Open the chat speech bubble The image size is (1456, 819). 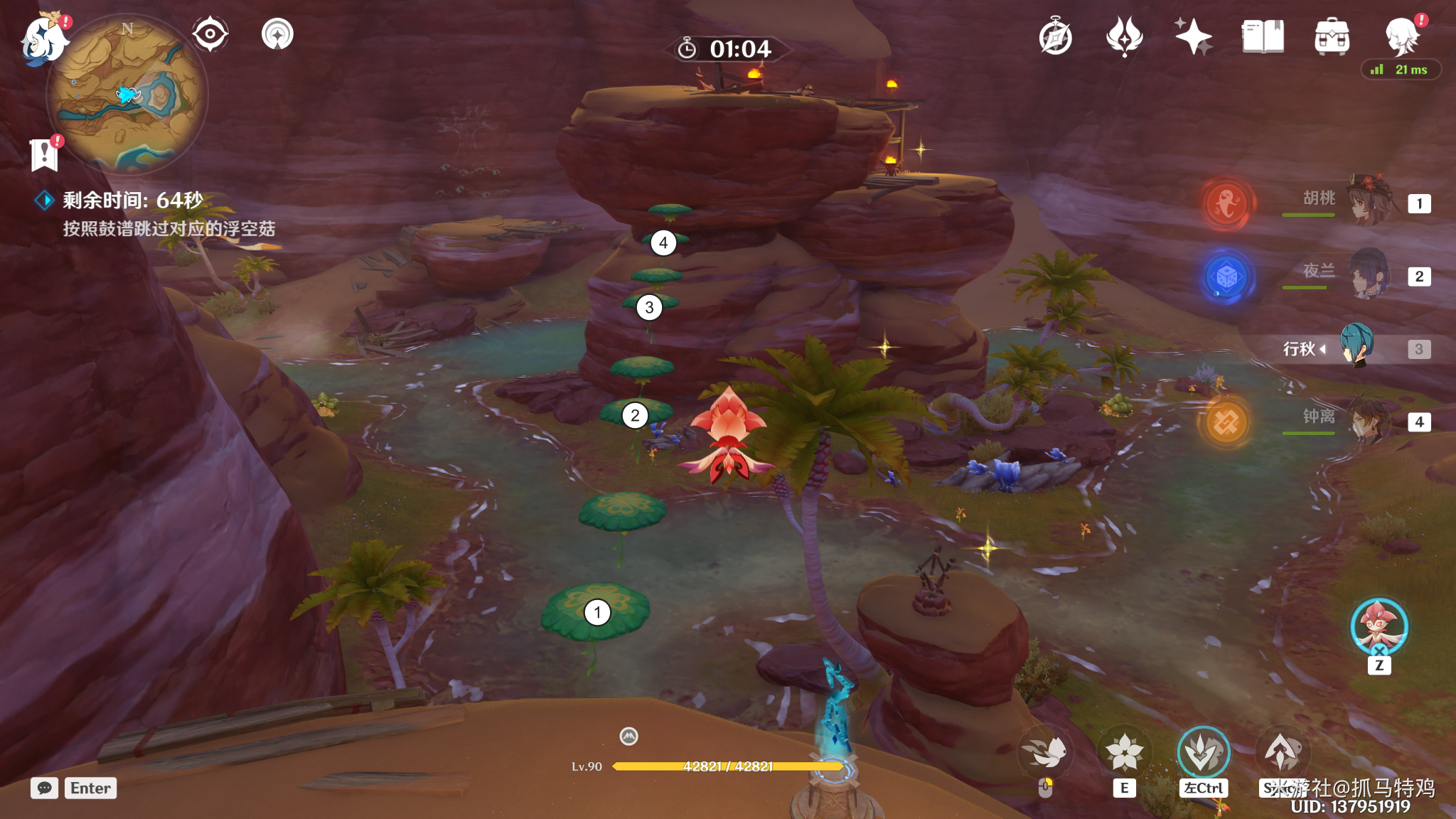pos(44,788)
